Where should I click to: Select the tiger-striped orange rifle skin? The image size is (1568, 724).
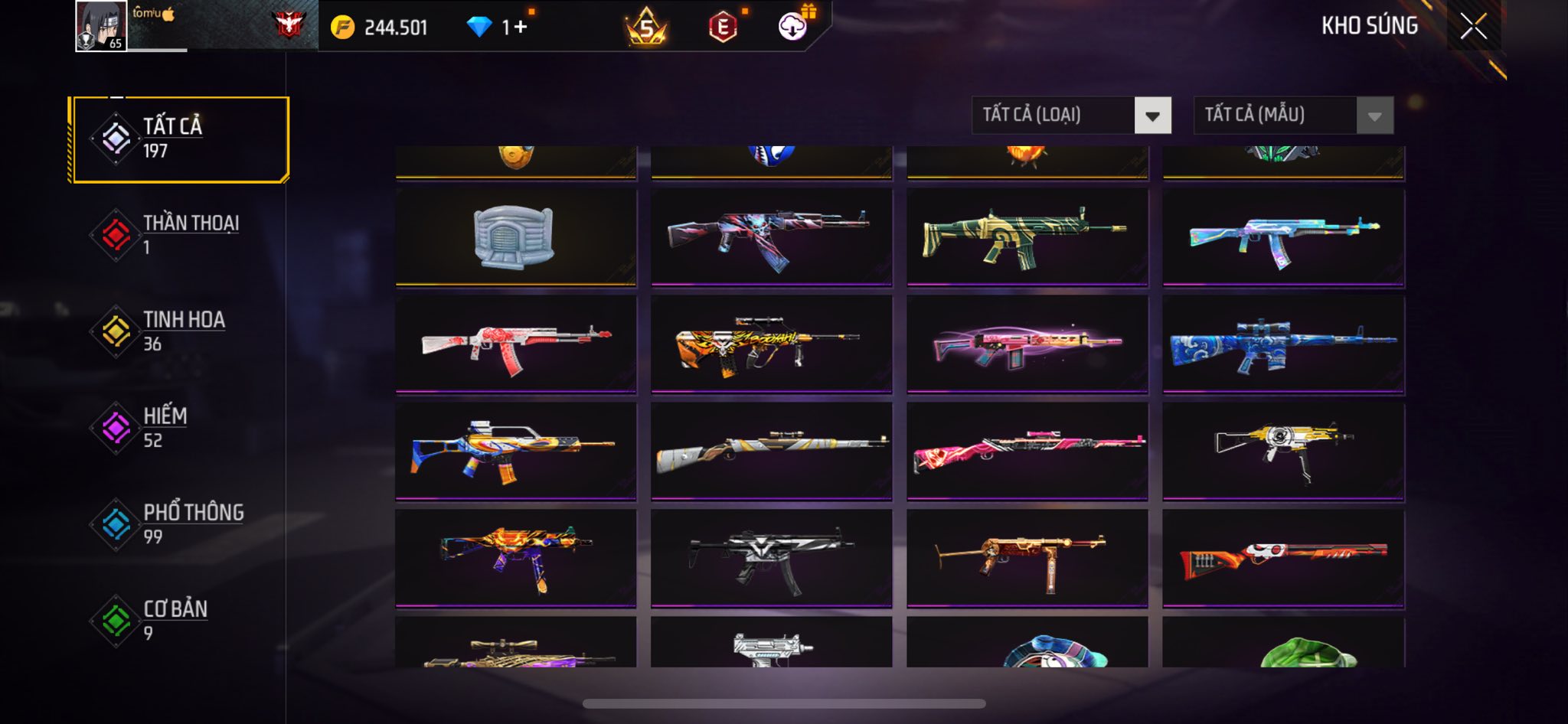[771, 344]
